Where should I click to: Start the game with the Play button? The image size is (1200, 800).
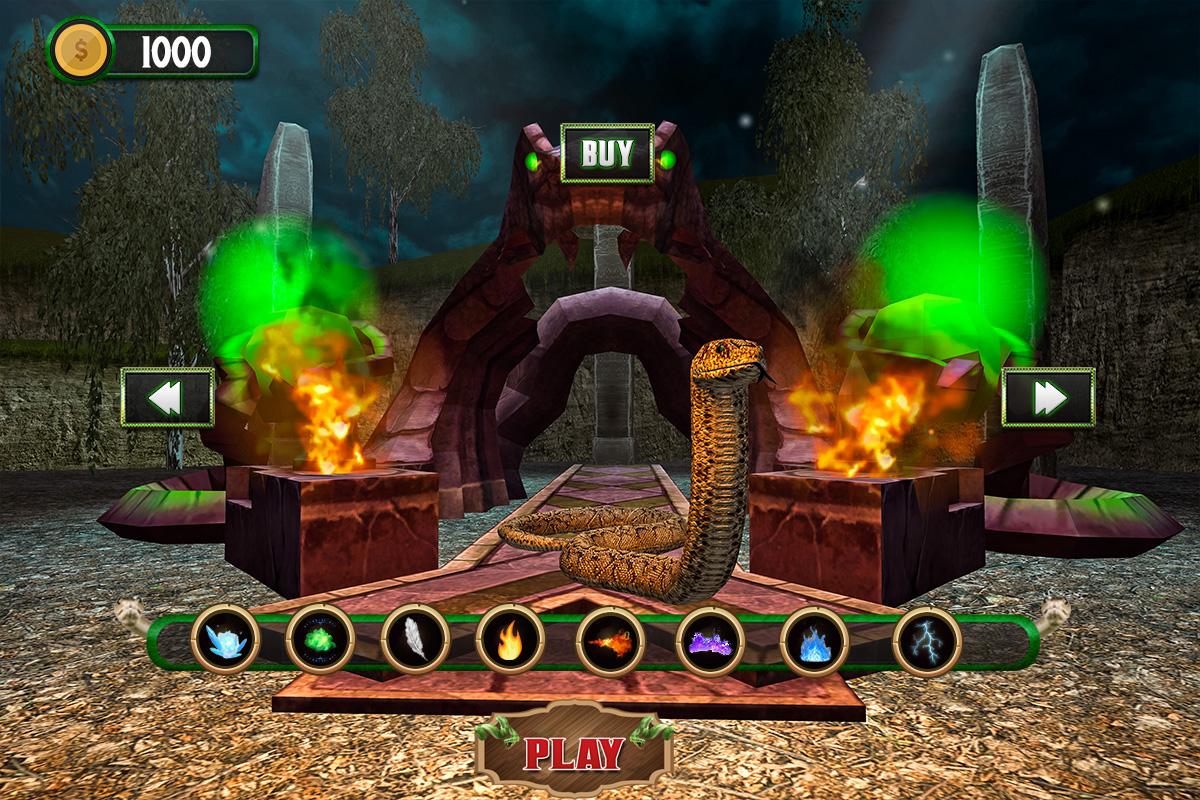pos(574,752)
